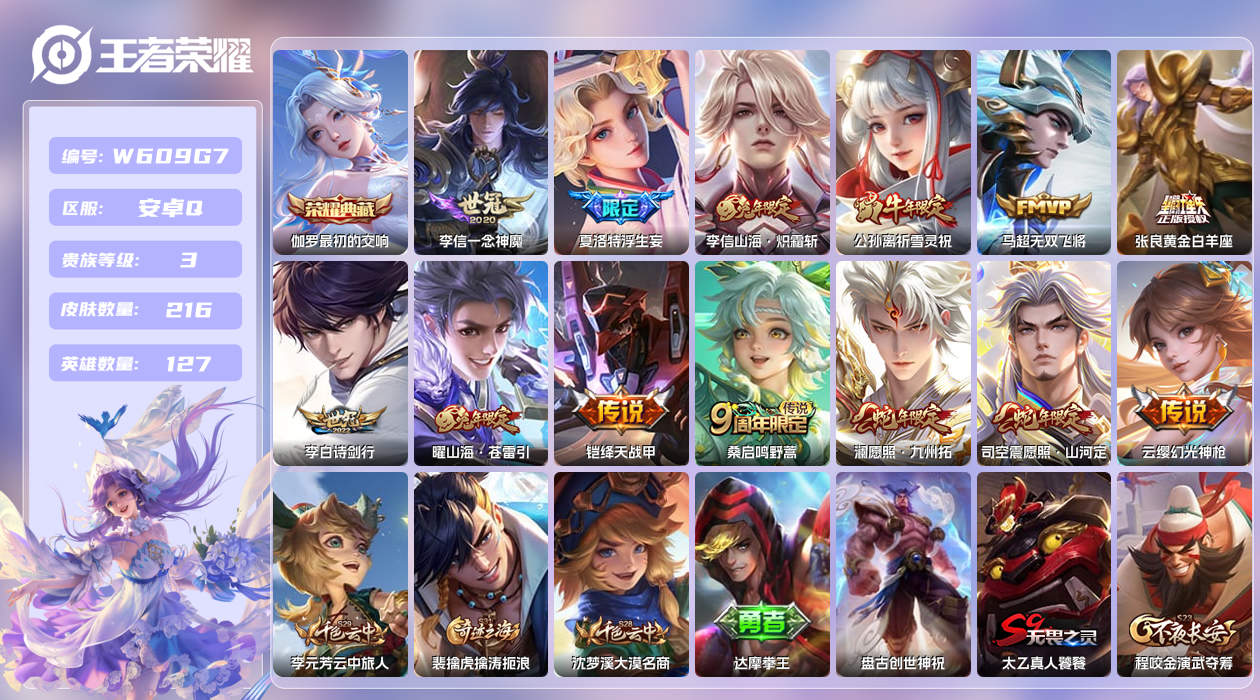
Task: Open the 李信一念神魔 skin card
Action: click(481, 152)
